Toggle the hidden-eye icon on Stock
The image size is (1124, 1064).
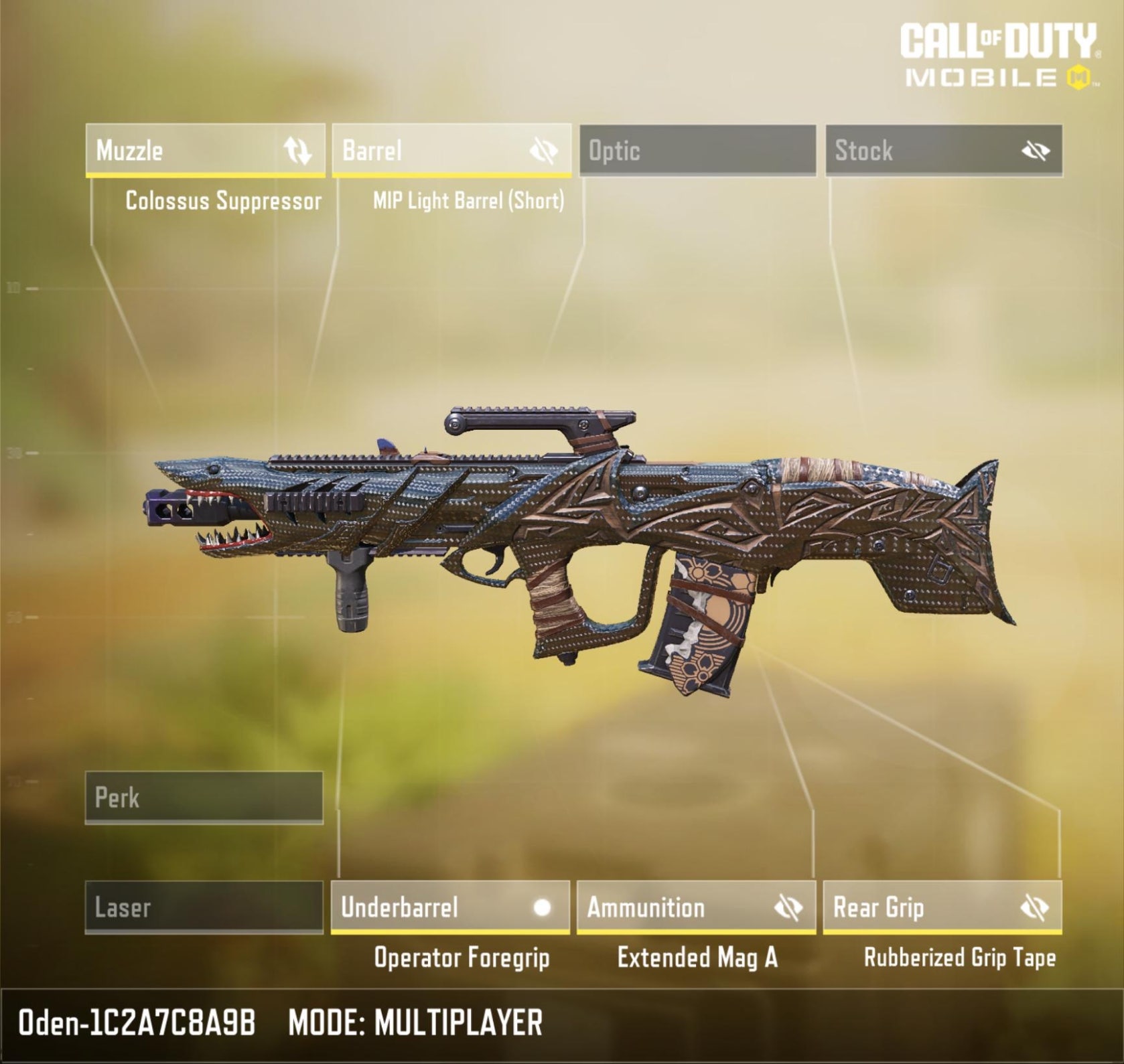coord(1035,151)
